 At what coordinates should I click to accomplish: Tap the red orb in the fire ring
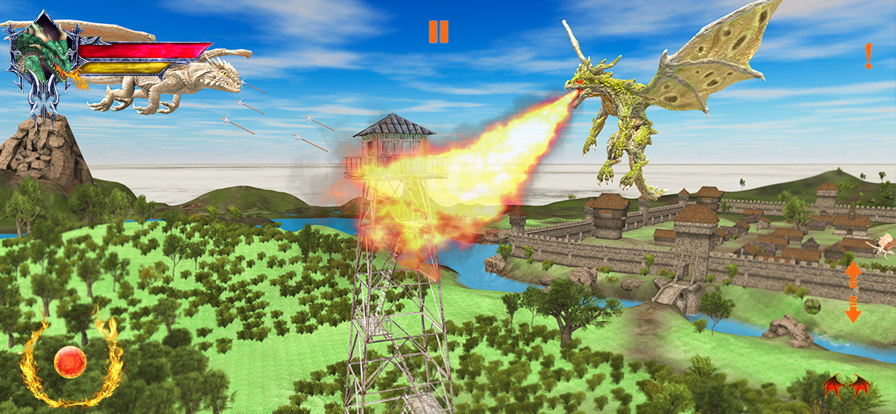pos(70,362)
